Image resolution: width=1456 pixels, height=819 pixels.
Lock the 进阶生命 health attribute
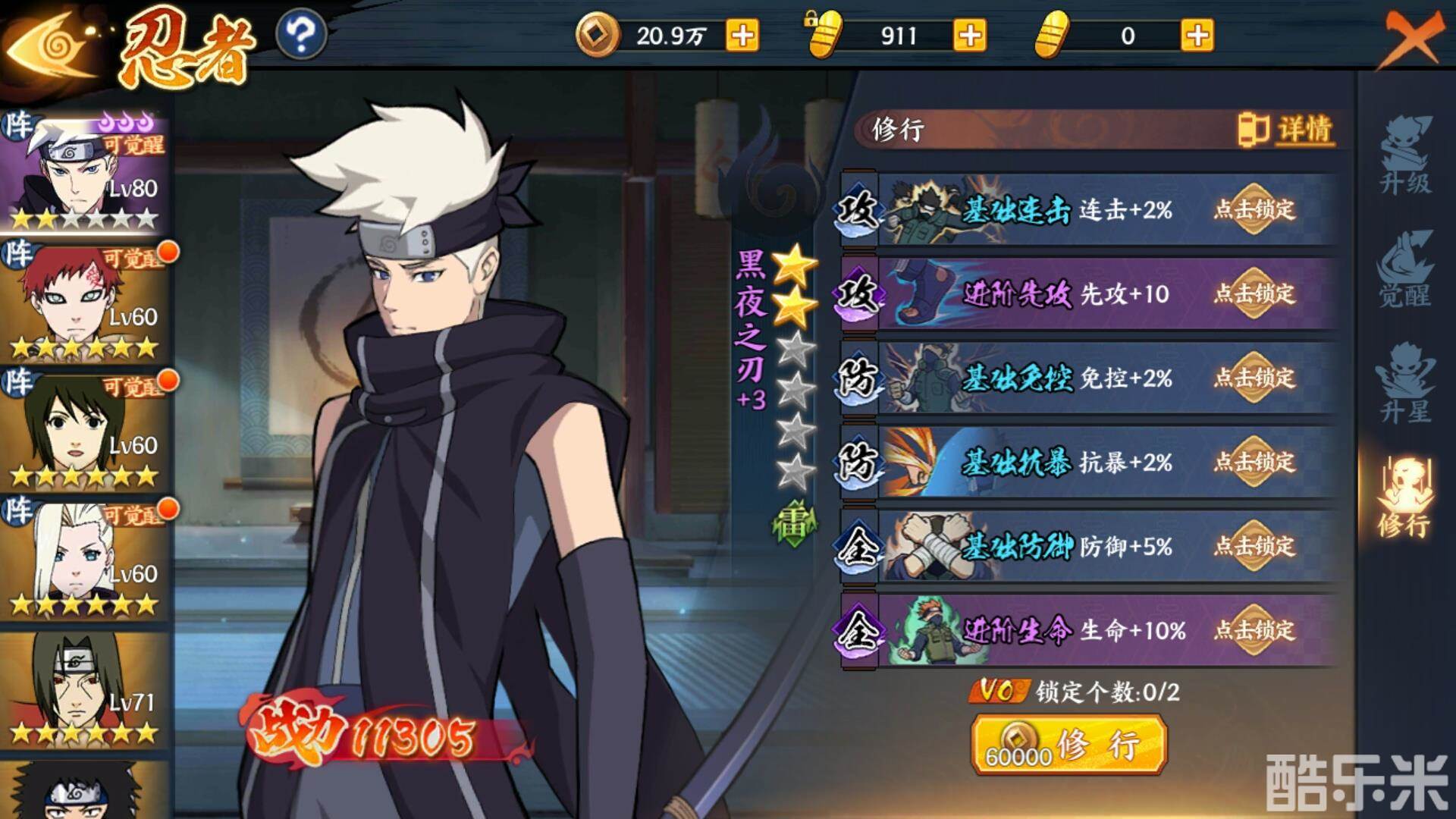pos(1254,630)
